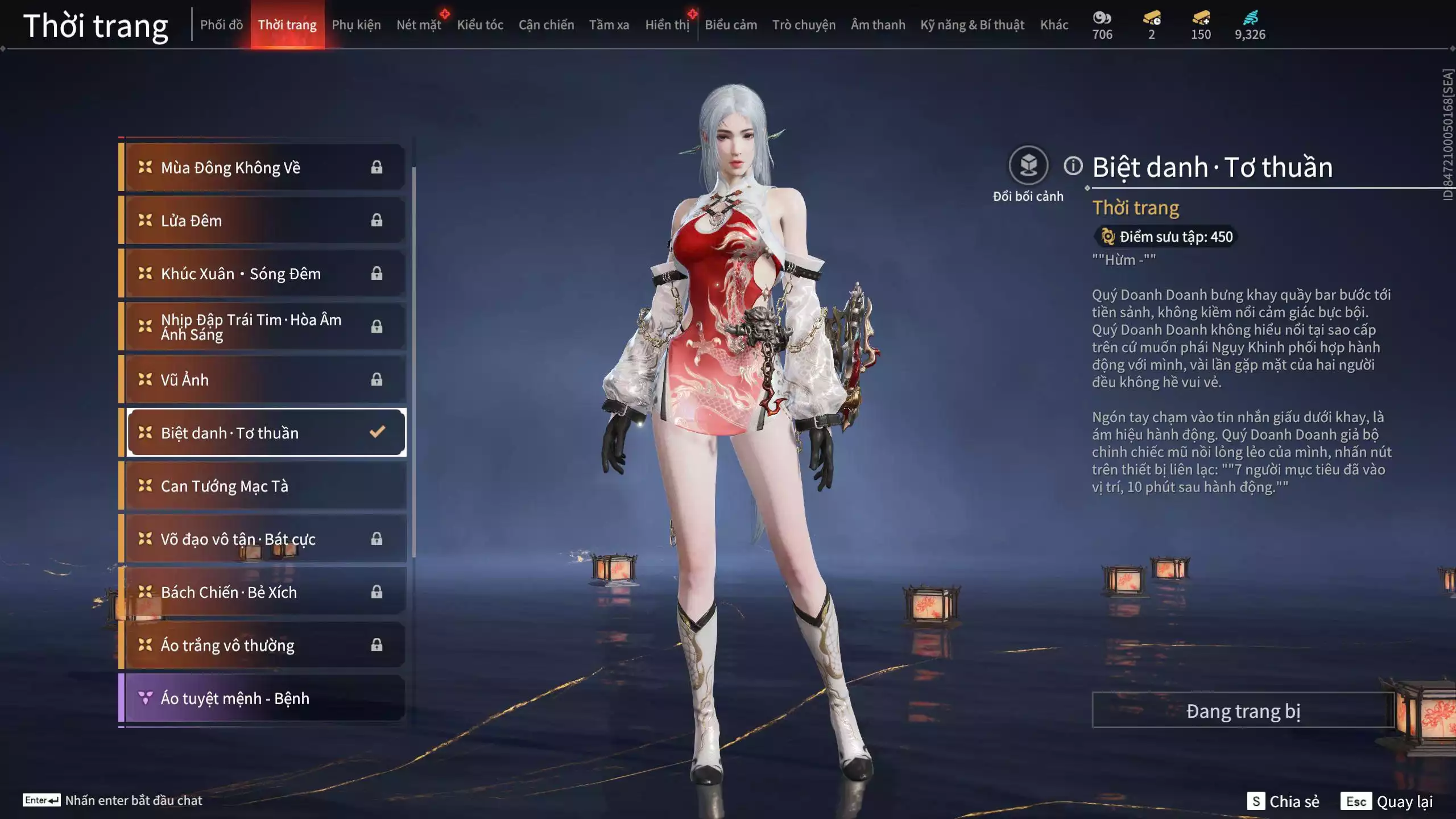The height and width of the screenshot is (819, 1456).
Task: Open the Hiển thị tab
Action: pyautogui.click(x=667, y=25)
